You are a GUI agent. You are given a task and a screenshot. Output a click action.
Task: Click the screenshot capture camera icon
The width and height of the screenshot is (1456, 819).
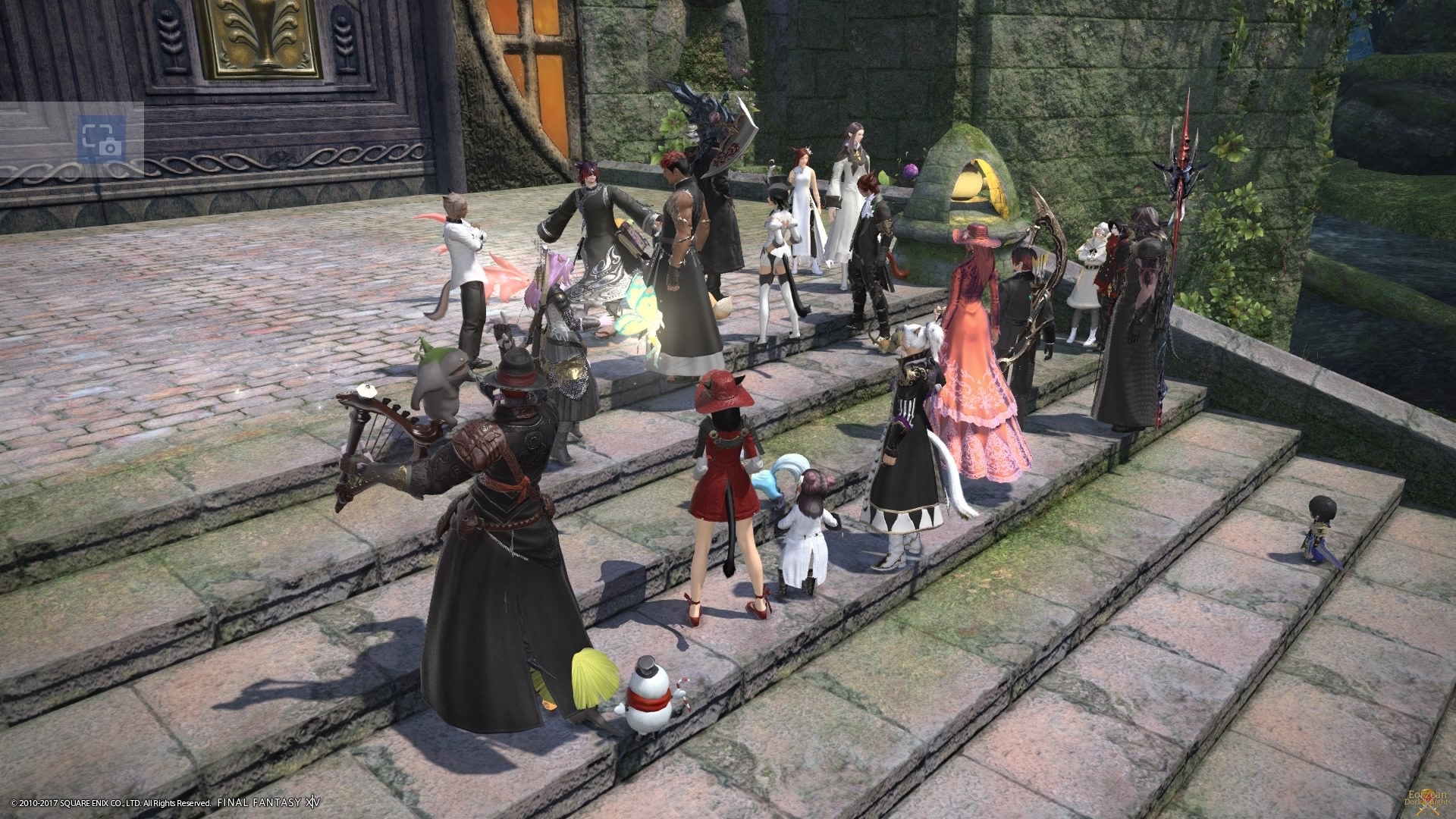pos(99,139)
